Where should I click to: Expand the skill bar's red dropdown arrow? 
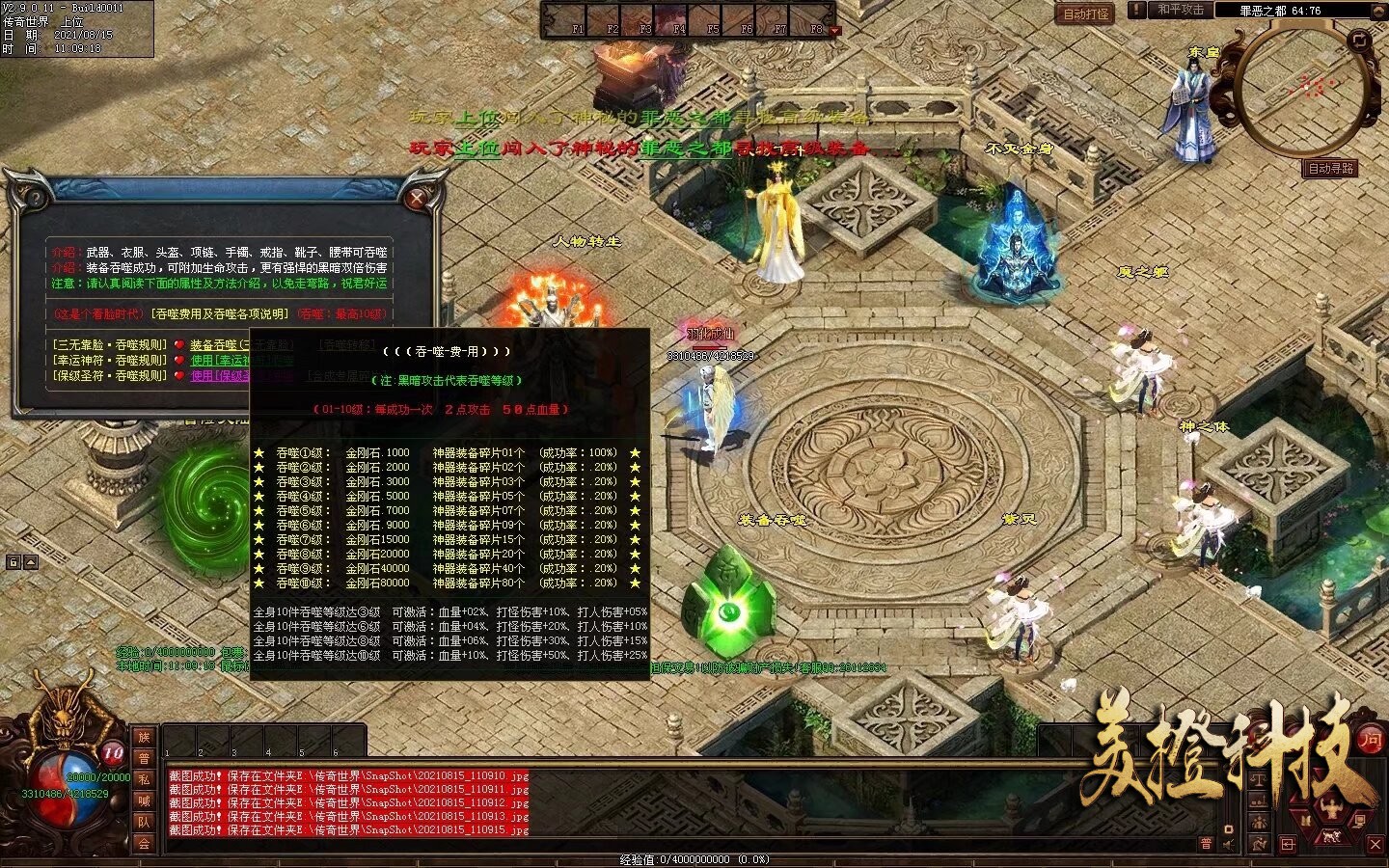click(x=835, y=31)
